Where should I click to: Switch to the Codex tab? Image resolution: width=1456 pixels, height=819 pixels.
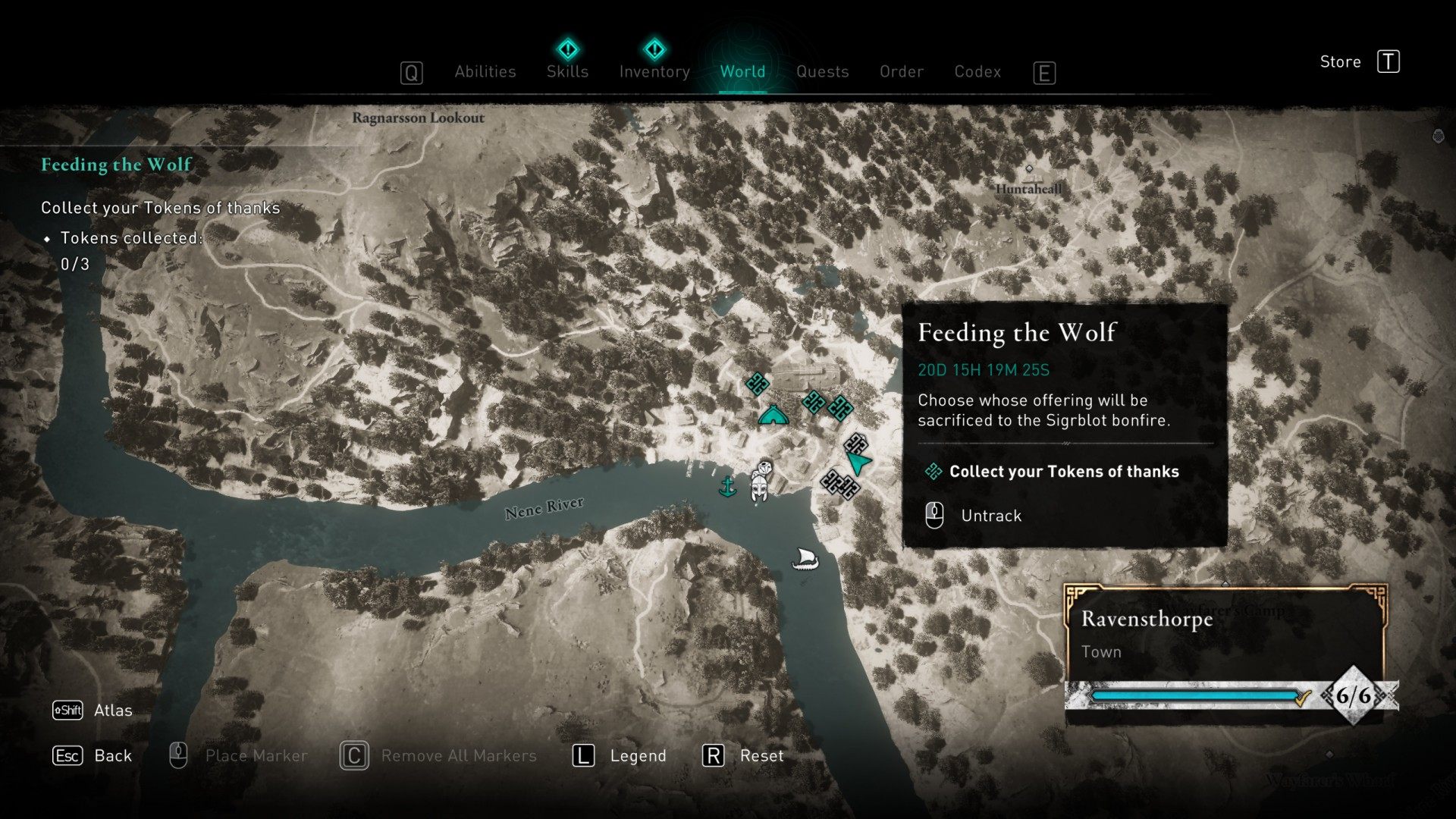(977, 71)
